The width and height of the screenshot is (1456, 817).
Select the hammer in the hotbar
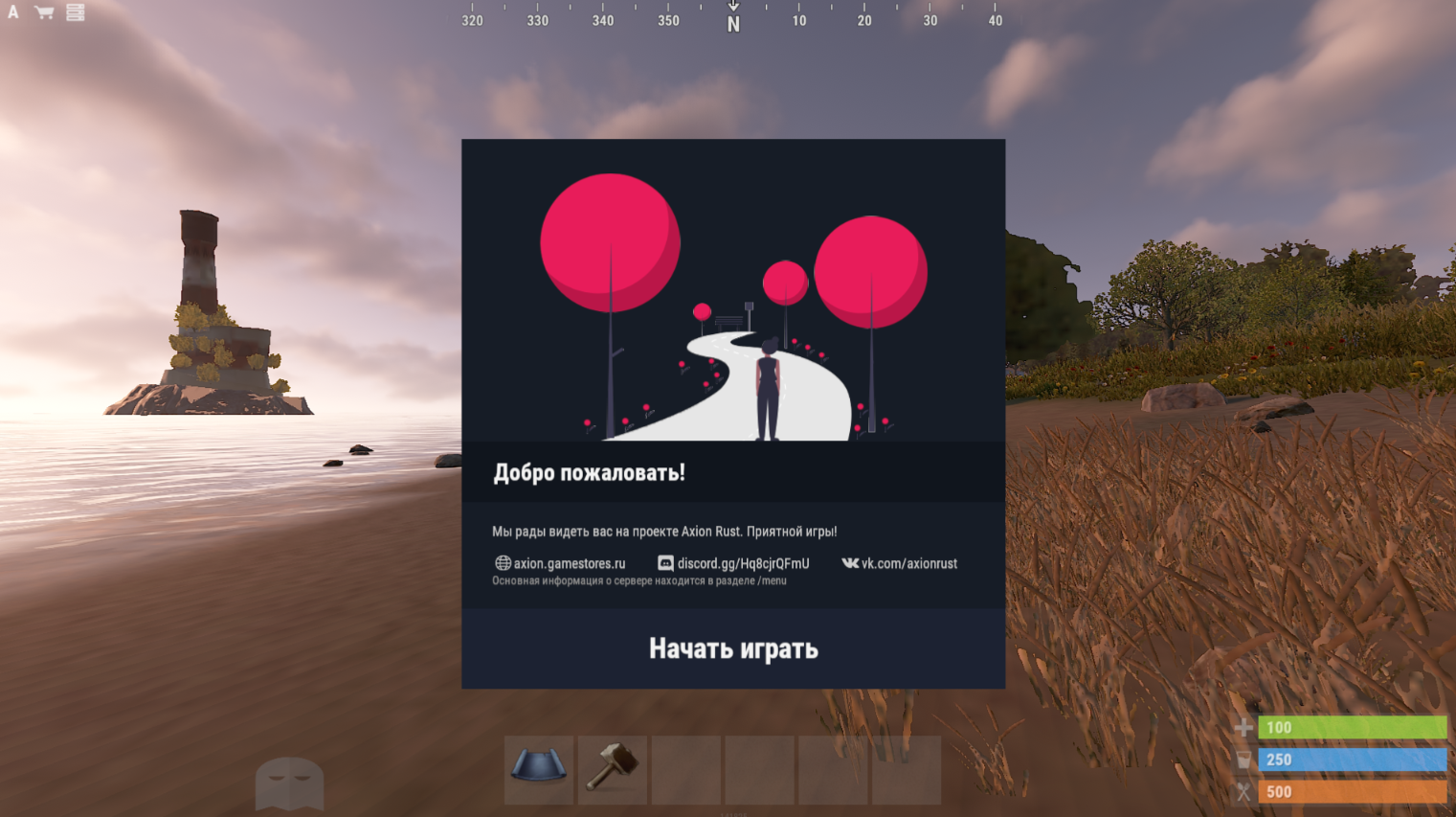click(612, 769)
